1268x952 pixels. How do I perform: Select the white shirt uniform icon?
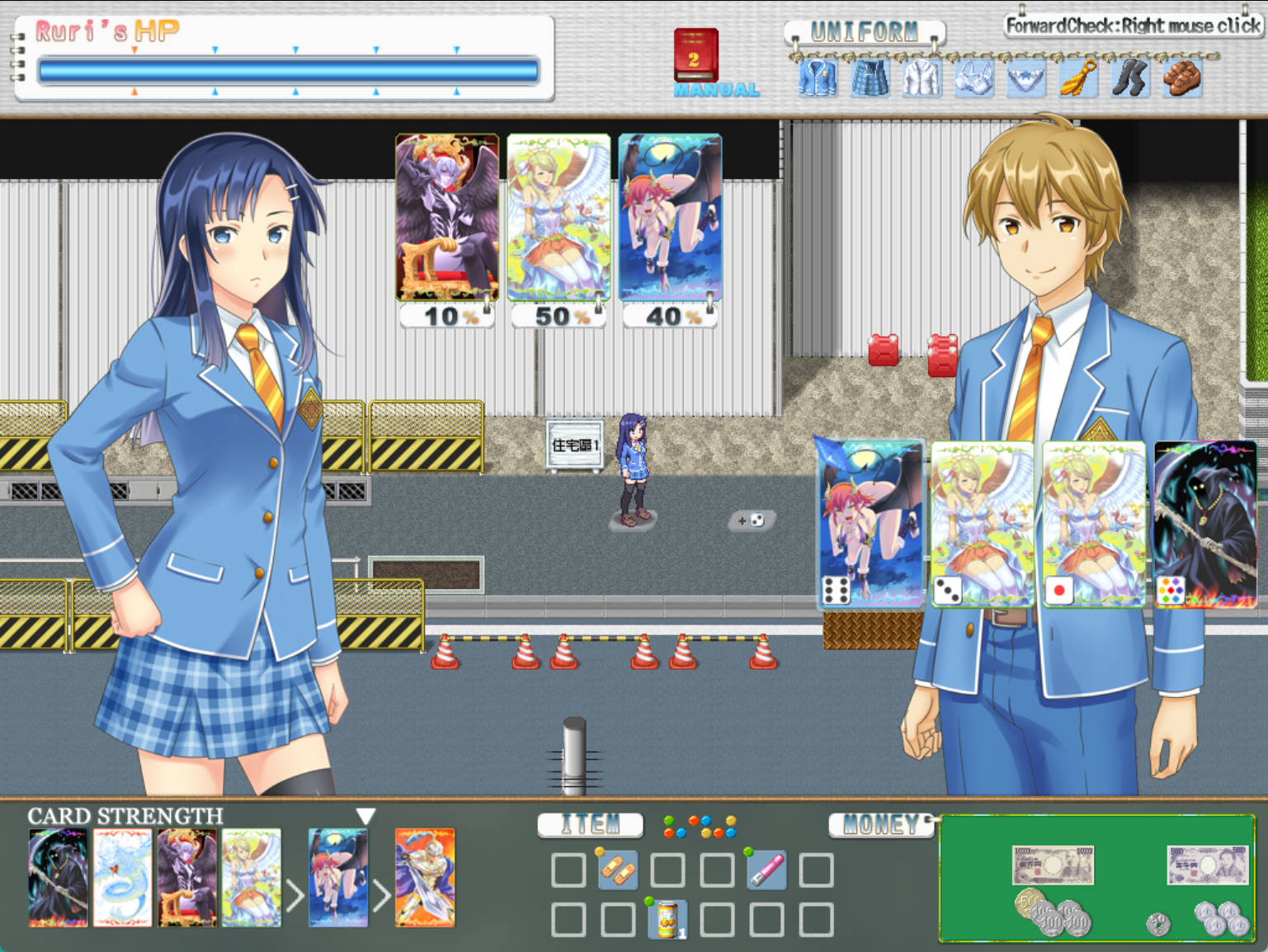pos(922,78)
